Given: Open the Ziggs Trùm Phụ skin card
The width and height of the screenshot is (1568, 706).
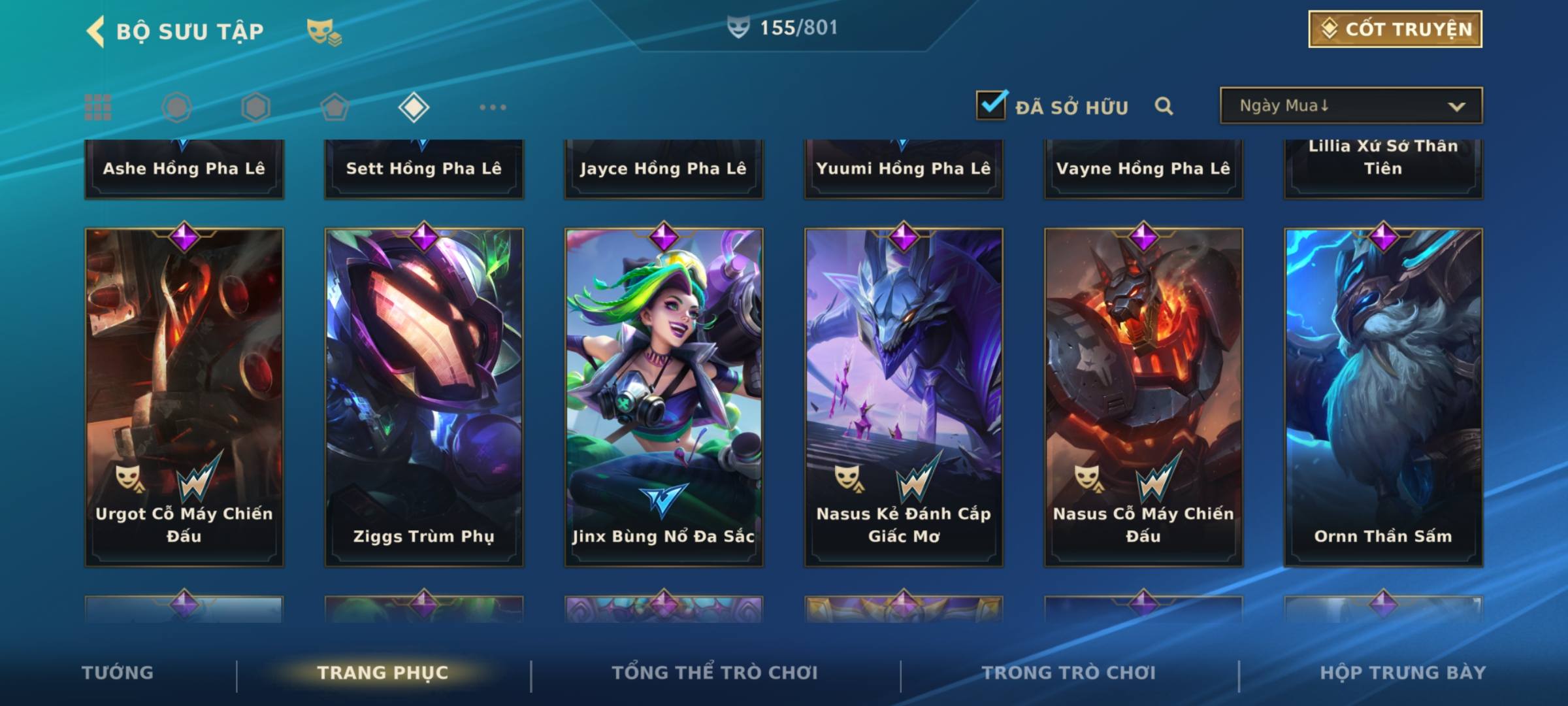Looking at the screenshot, I should 424,396.
